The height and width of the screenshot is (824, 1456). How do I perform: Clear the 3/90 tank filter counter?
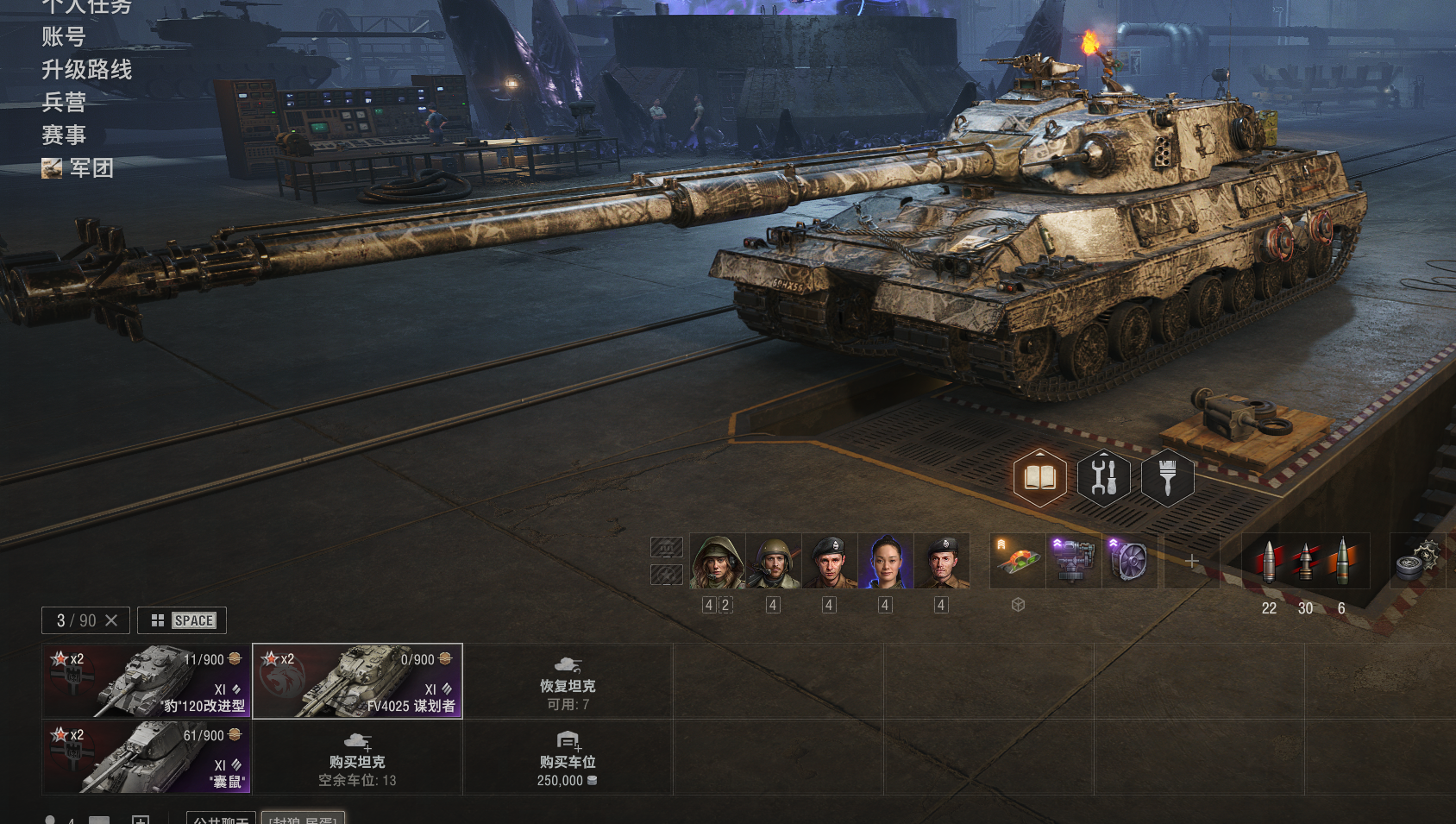(111, 620)
